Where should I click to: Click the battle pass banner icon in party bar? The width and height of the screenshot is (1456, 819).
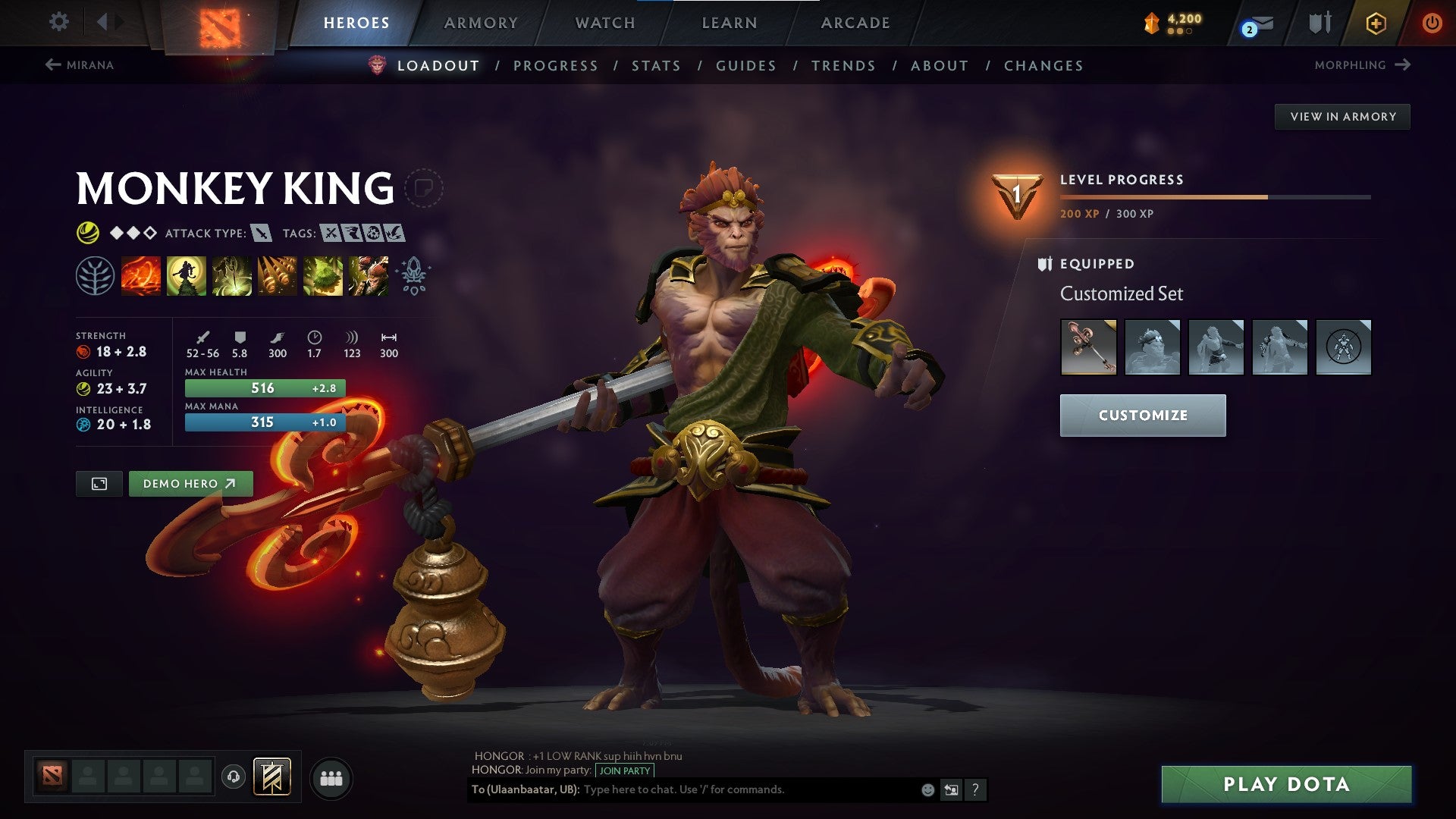(273, 777)
